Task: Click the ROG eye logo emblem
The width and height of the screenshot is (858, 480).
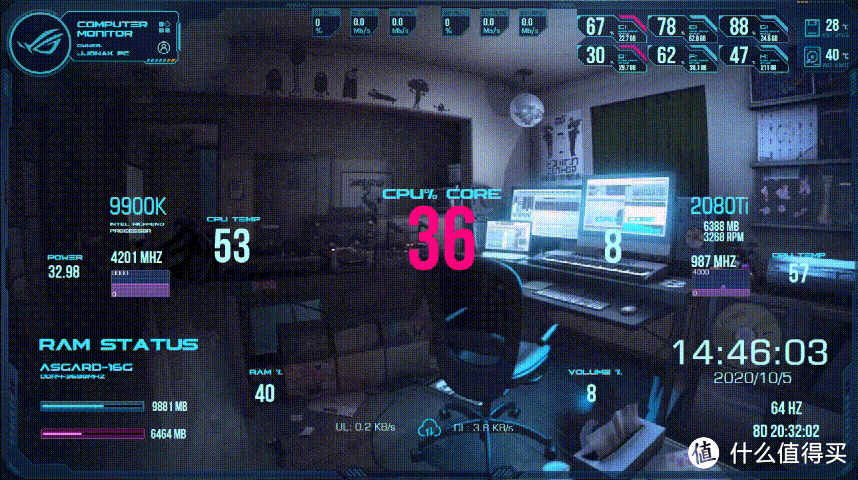Action: (38, 41)
